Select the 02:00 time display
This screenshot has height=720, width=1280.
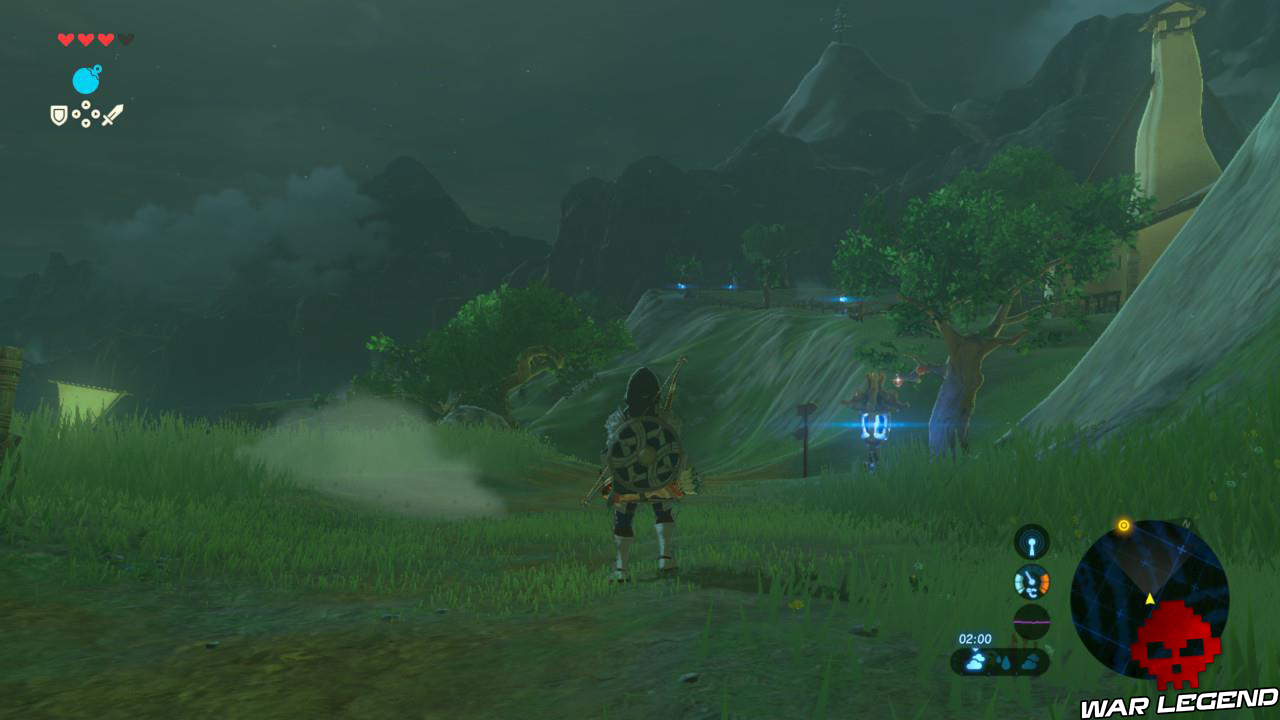tap(974, 638)
